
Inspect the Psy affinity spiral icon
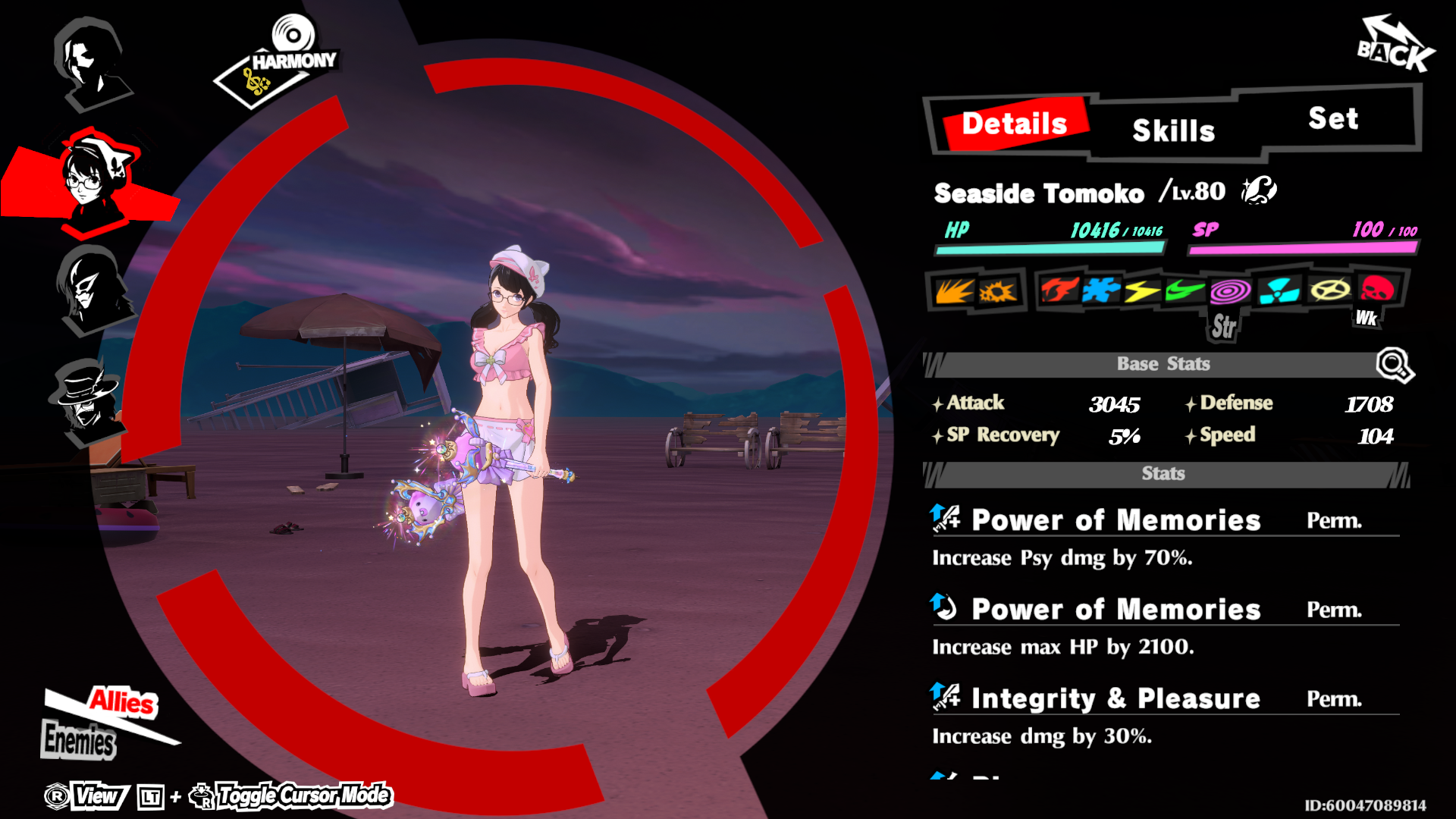(x=1229, y=290)
